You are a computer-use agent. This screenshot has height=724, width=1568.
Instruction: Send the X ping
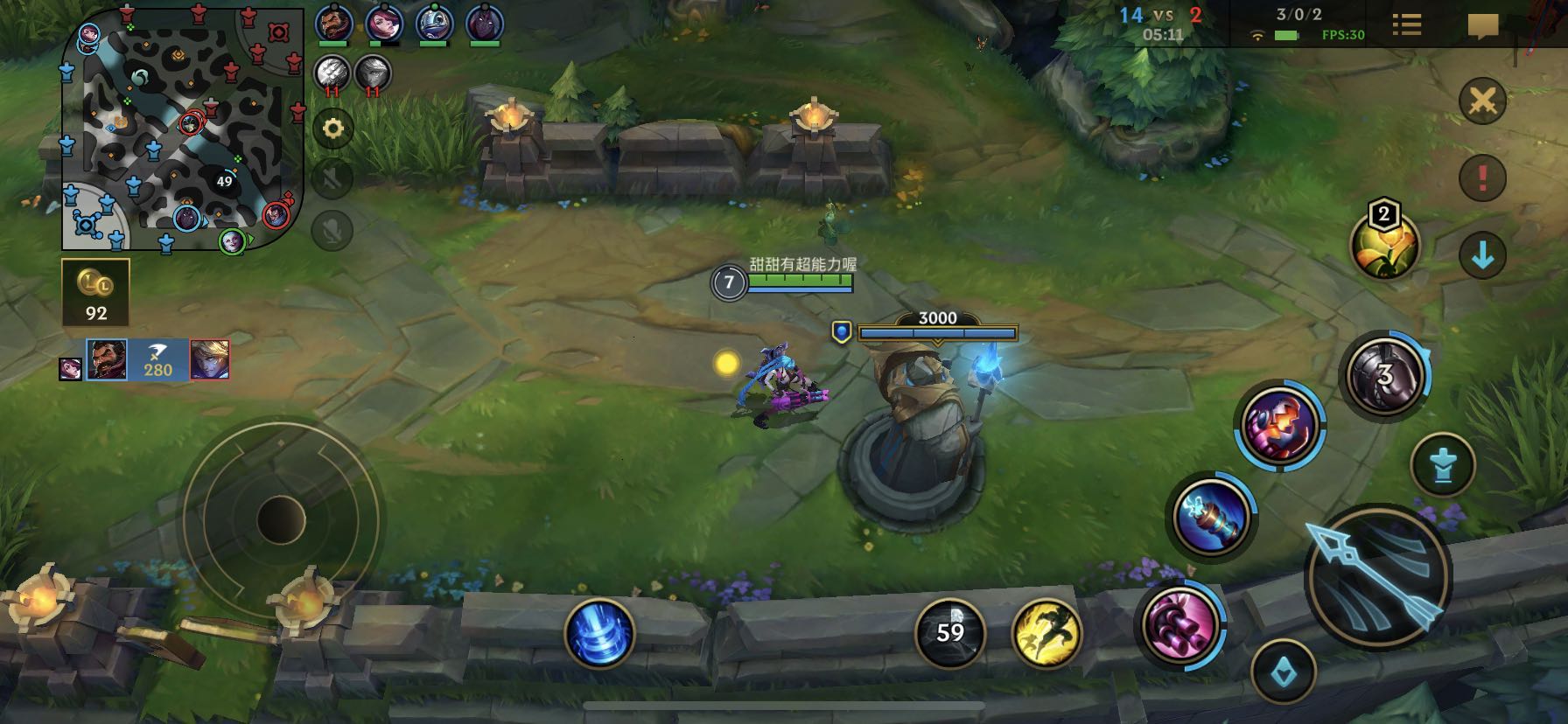(x=1482, y=101)
